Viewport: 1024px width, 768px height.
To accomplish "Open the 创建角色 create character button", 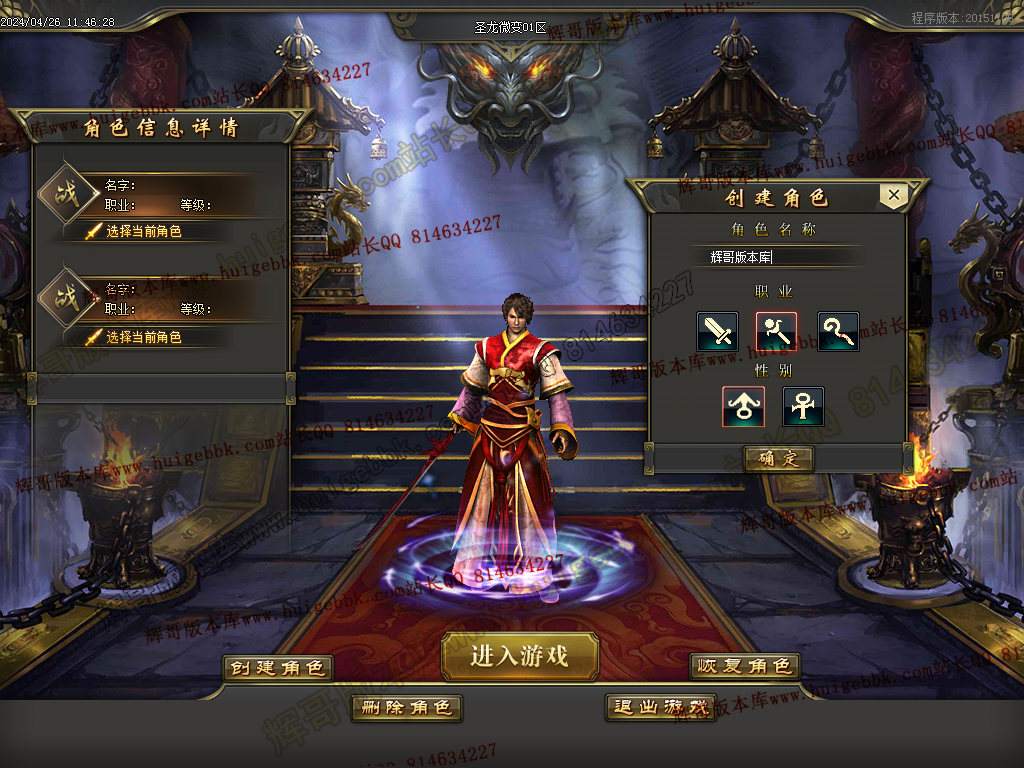I will tap(277, 667).
